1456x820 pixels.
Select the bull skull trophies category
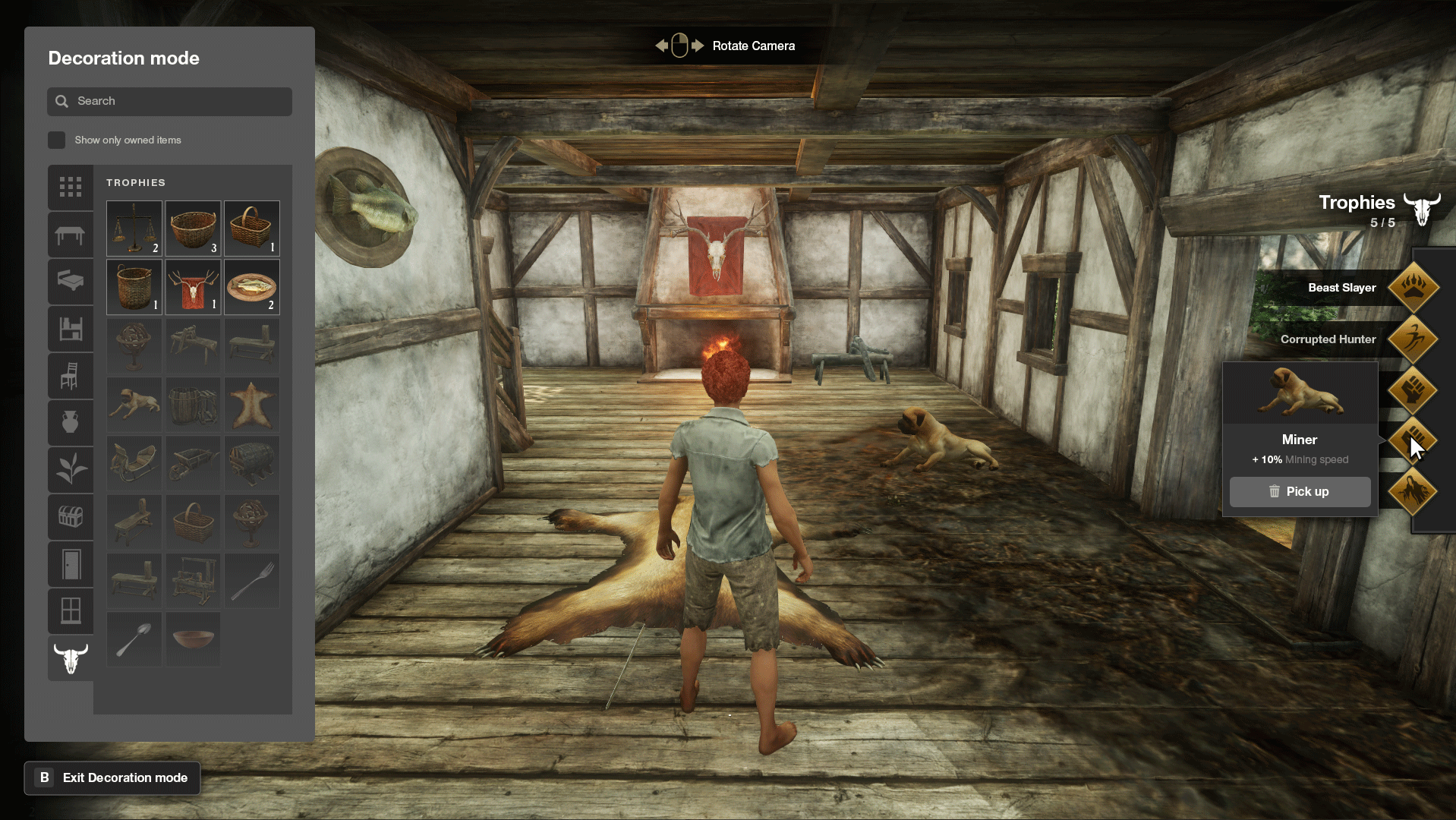tap(71, 658)
